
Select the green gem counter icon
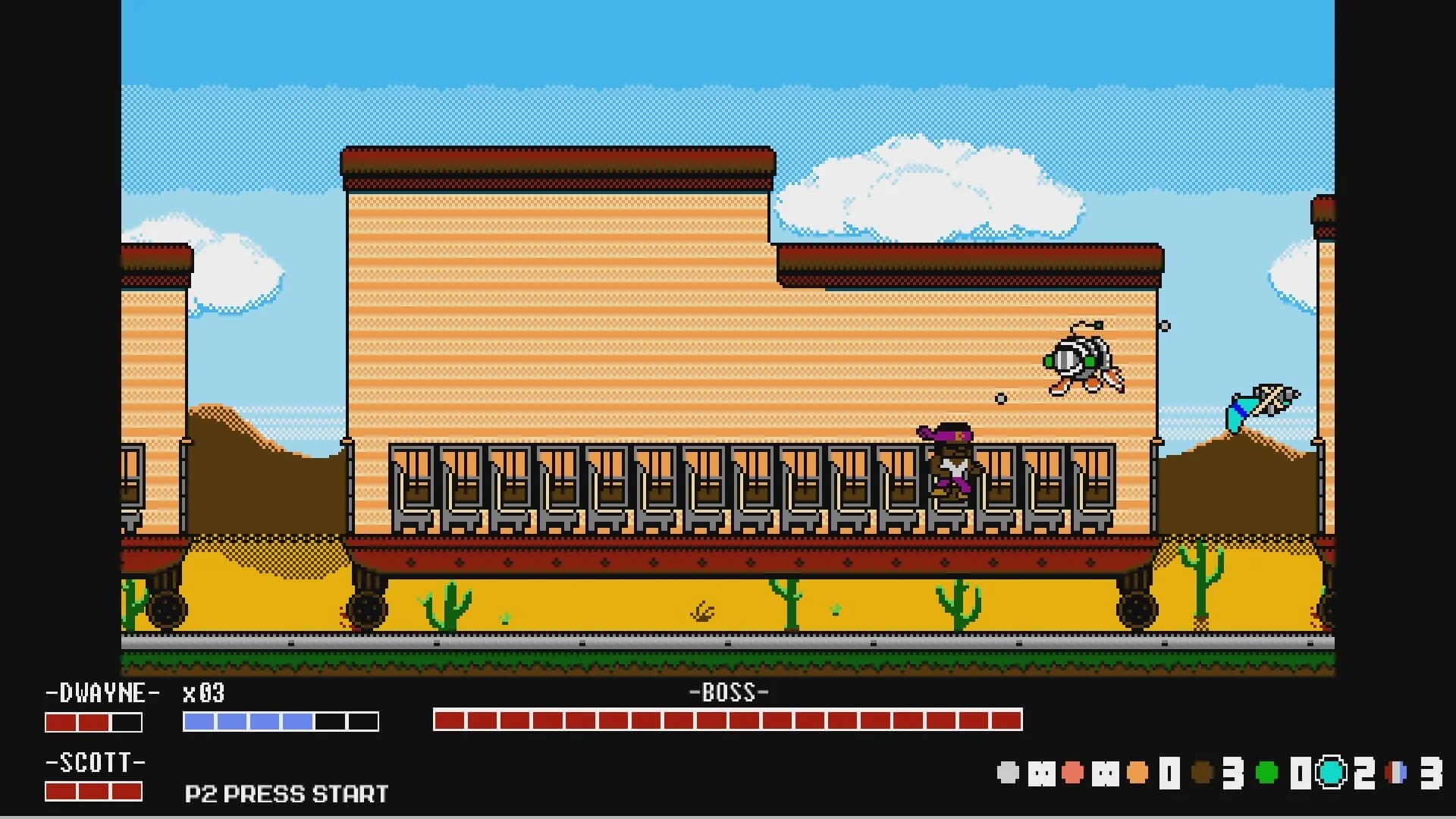[x=1266, y=771]
